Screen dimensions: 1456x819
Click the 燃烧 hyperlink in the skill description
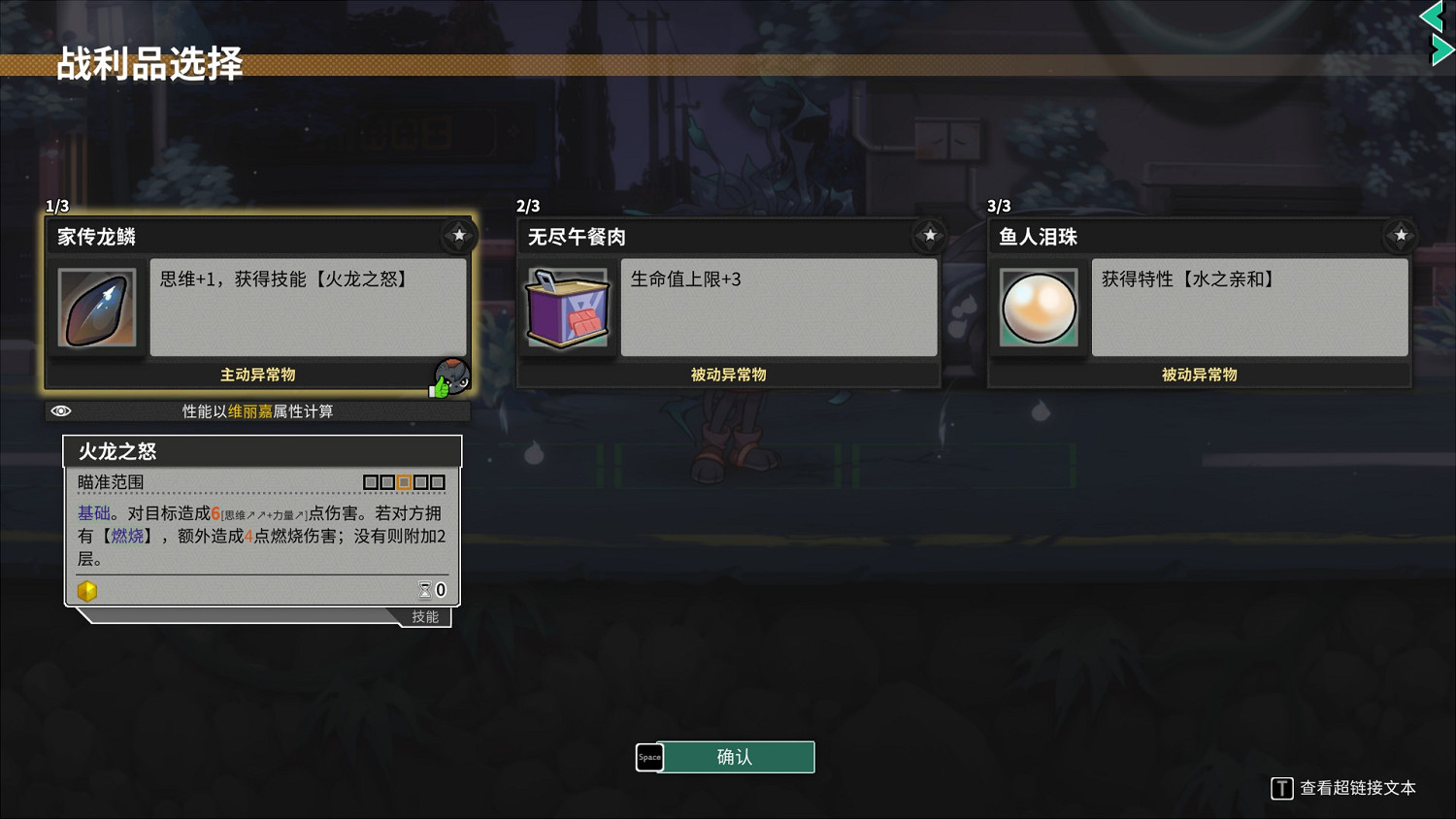pyautogui.click(x=127, y=536)
